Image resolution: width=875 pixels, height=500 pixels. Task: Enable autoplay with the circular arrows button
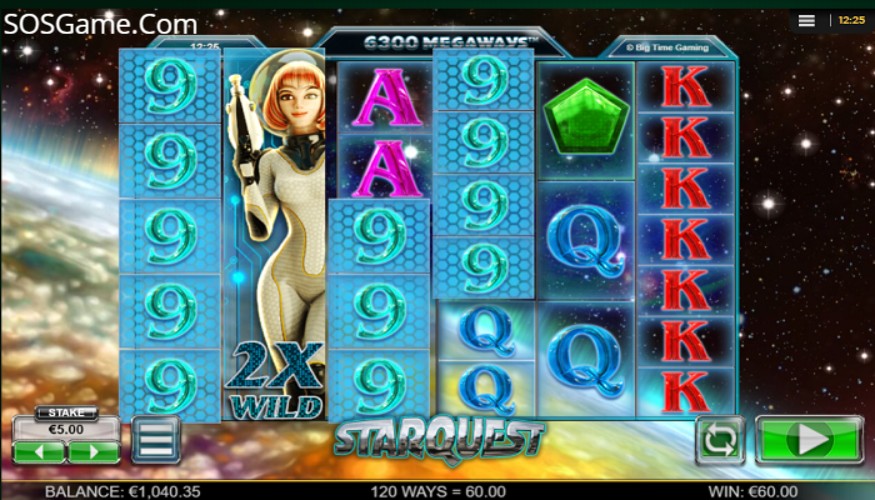click(720, 440)
